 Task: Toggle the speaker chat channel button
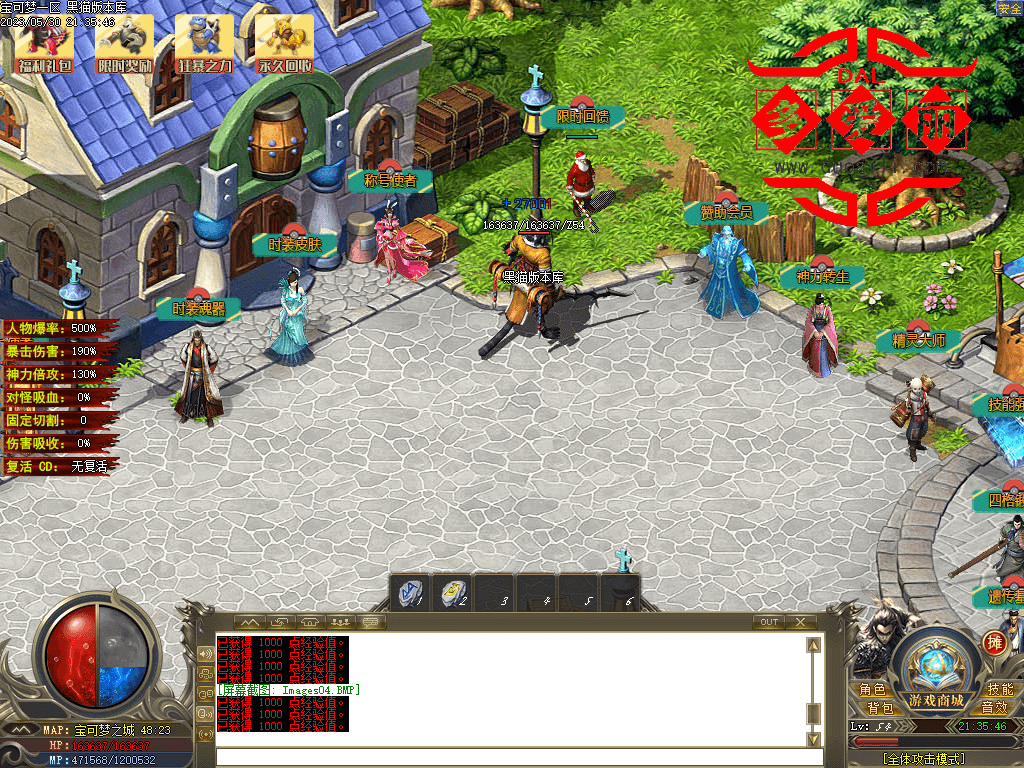[x=206, y=653]
